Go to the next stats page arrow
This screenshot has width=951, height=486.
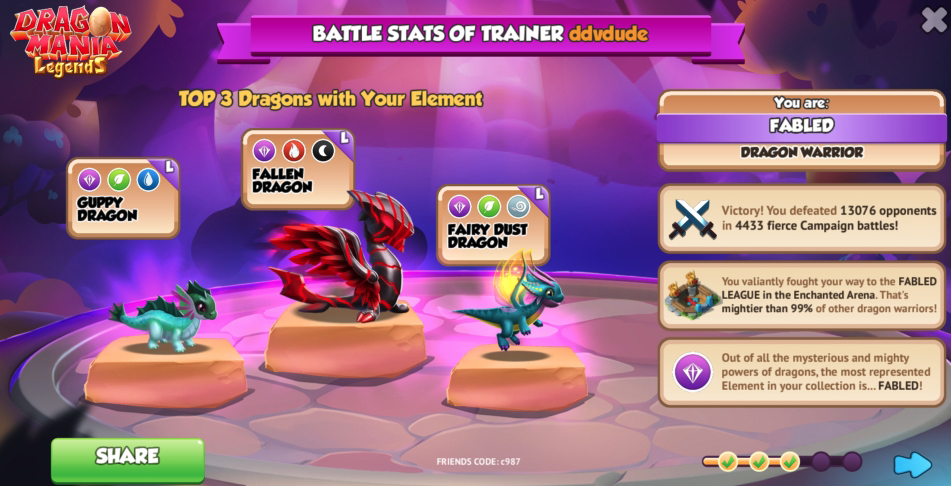point(912,463)
